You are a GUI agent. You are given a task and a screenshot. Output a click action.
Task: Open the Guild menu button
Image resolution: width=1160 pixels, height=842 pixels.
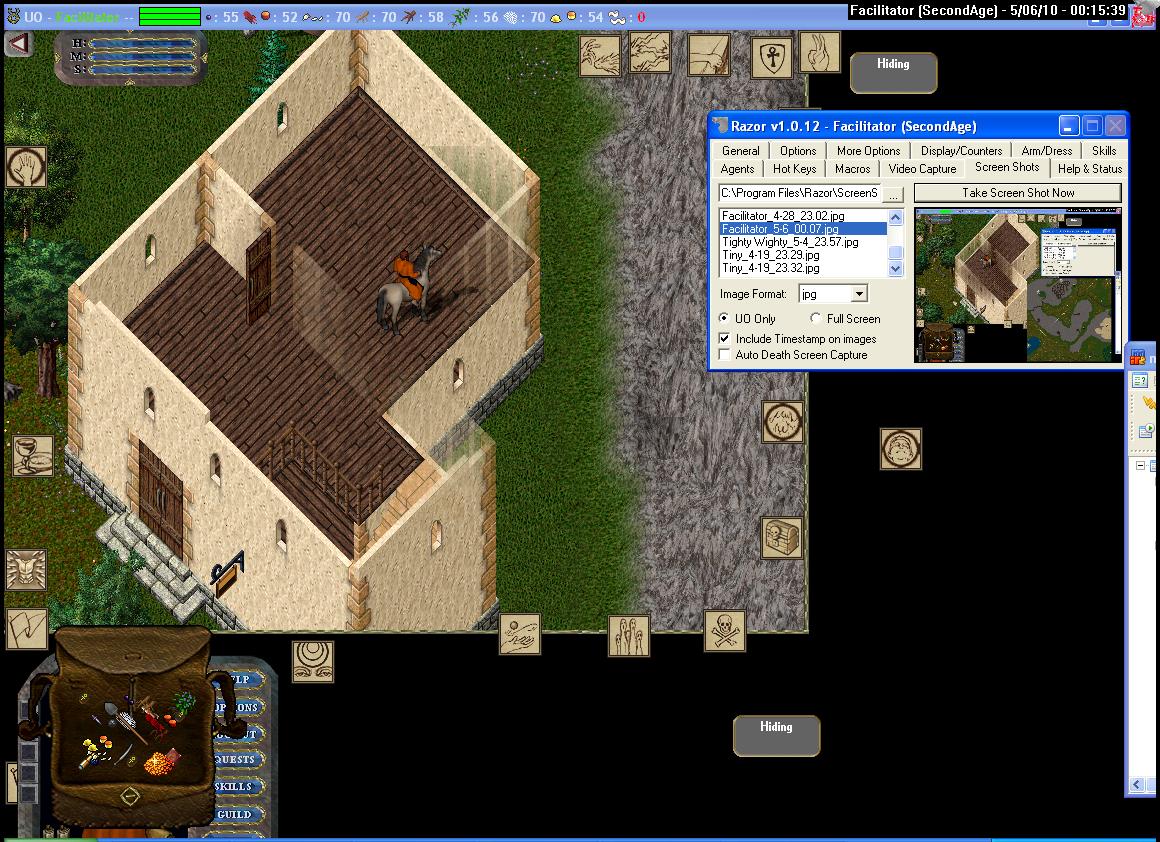(x=236, y=814)
